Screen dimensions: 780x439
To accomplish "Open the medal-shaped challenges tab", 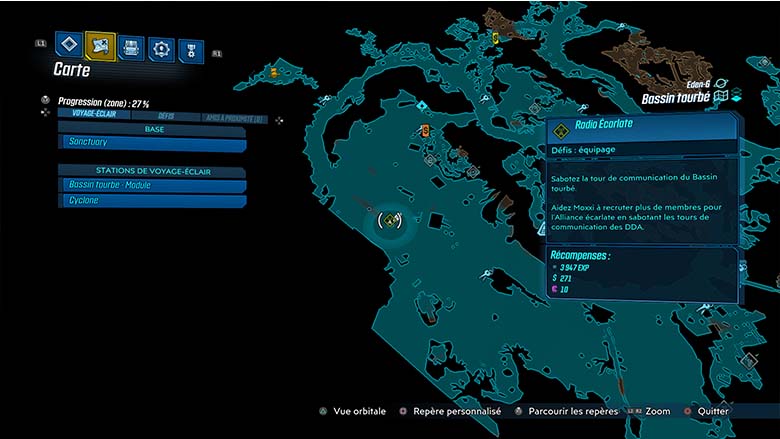I will point(190,50).
